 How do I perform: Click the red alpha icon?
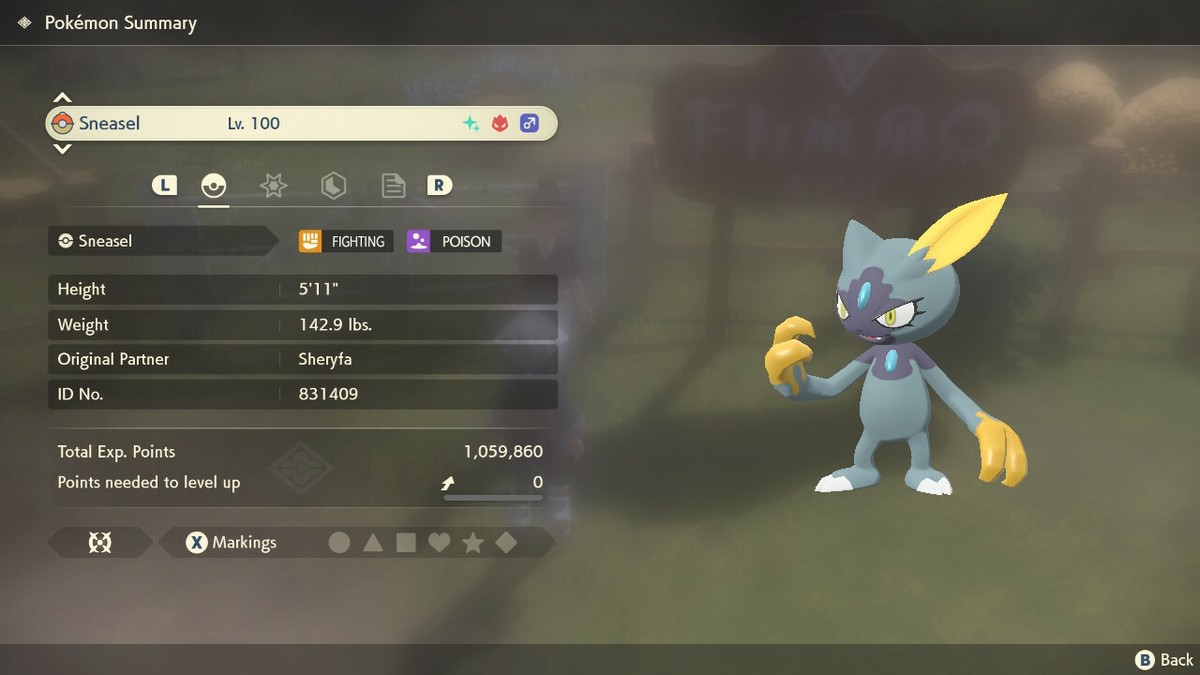tap(499, 124)
